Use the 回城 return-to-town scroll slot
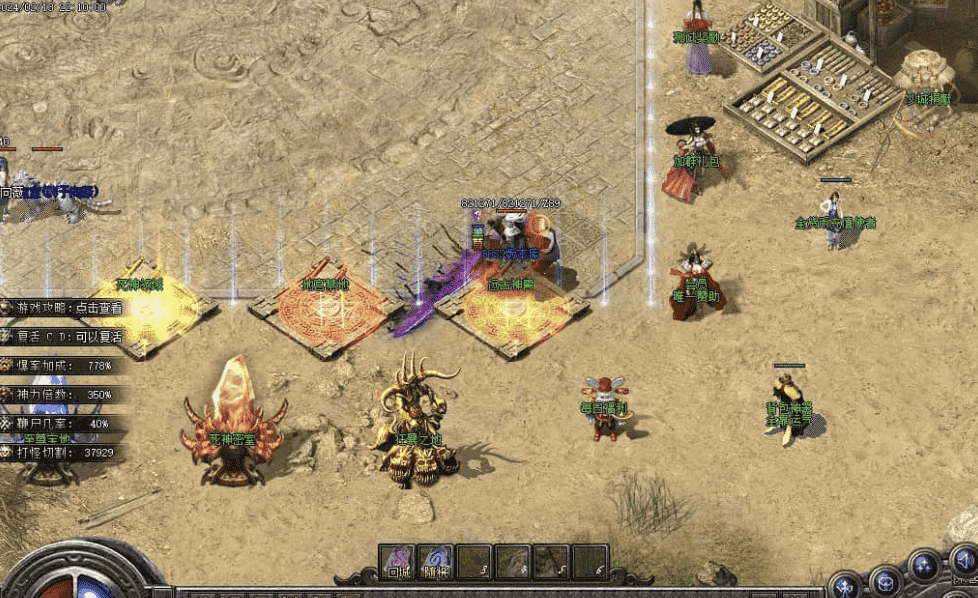This screenshot has height=598, width=978. pos(398,563)
